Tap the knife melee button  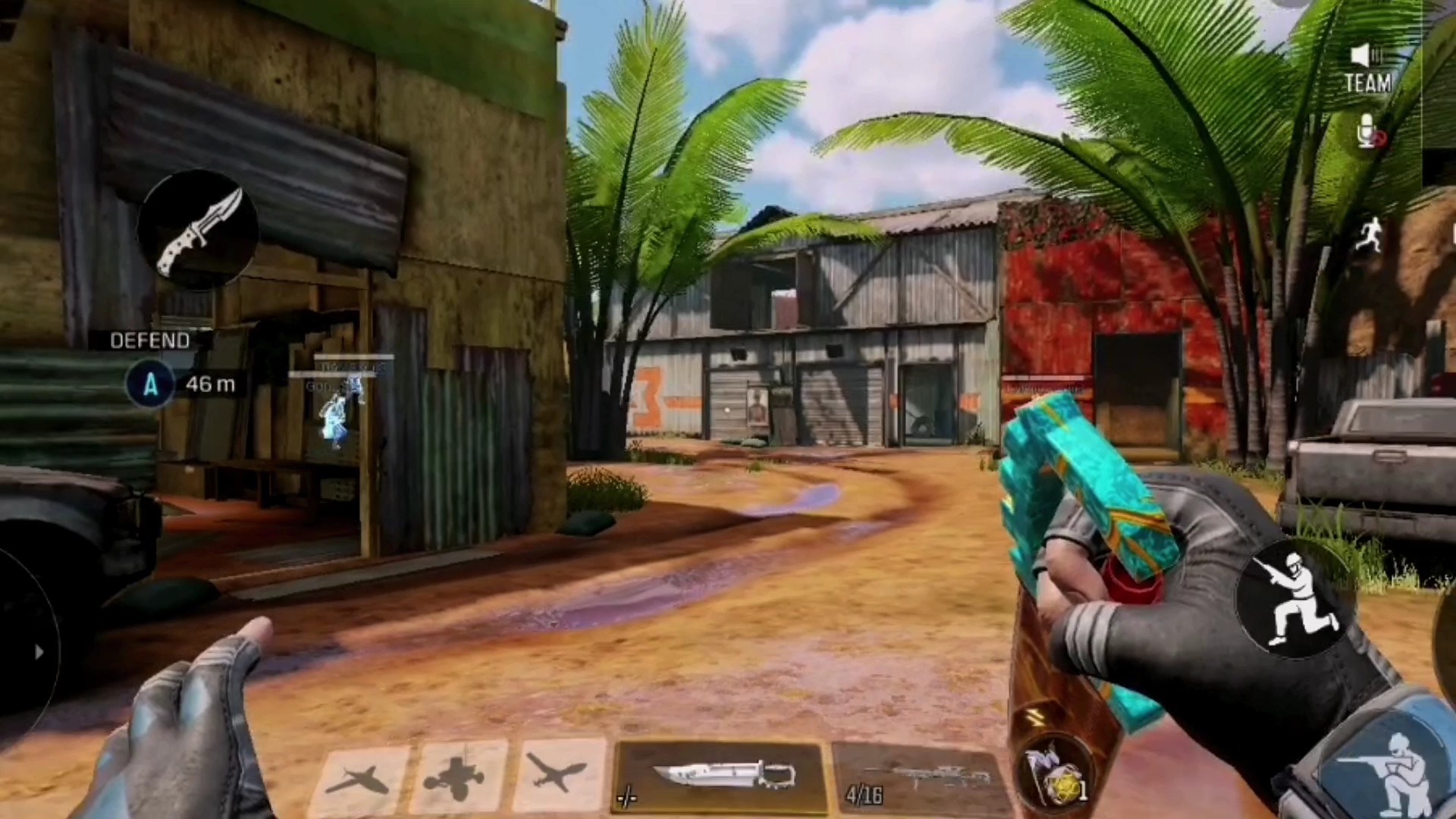tap(199, 229)
